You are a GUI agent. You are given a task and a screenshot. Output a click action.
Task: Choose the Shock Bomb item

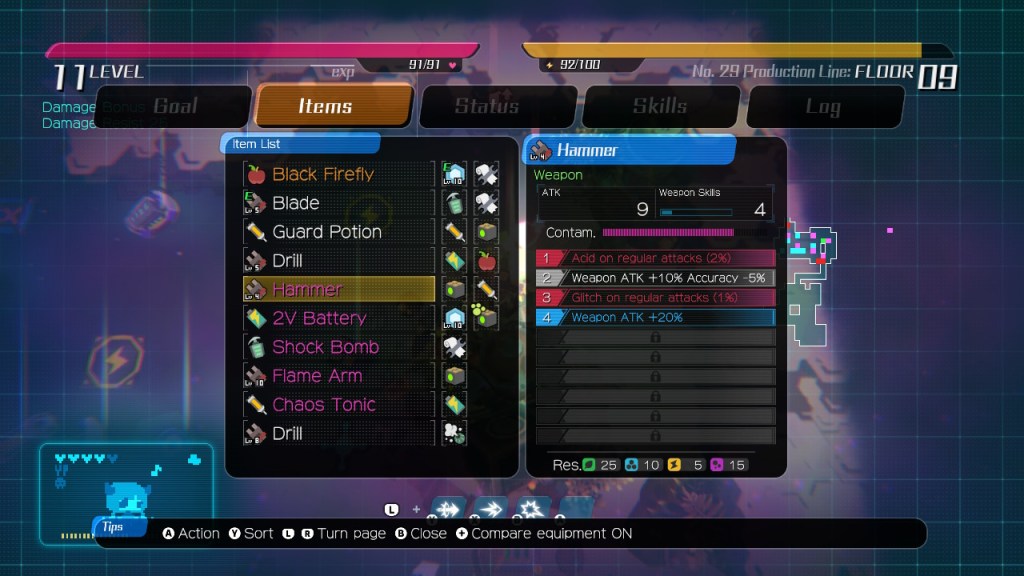pos(339,347)
